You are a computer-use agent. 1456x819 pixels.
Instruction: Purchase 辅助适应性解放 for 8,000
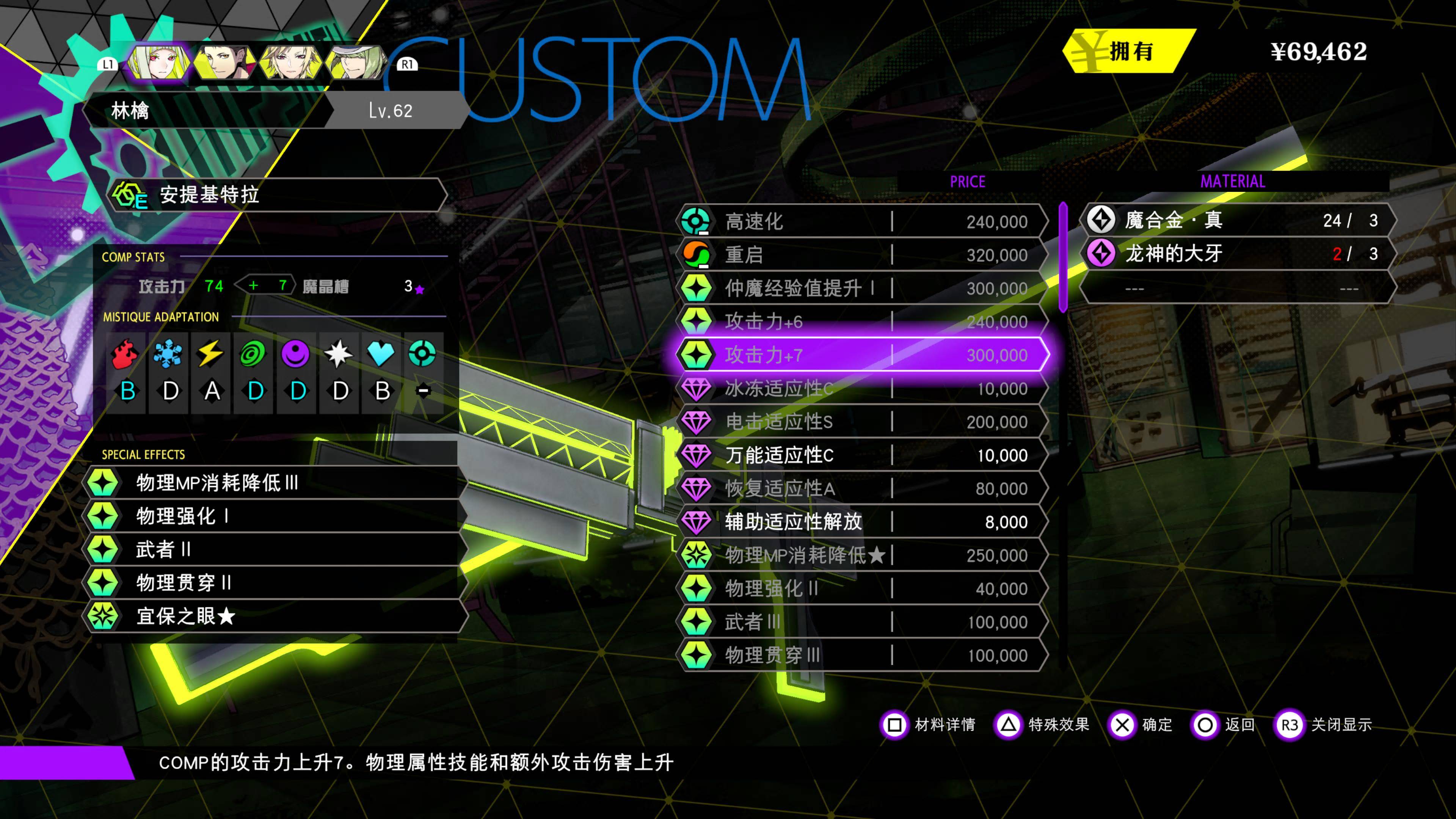862,522
